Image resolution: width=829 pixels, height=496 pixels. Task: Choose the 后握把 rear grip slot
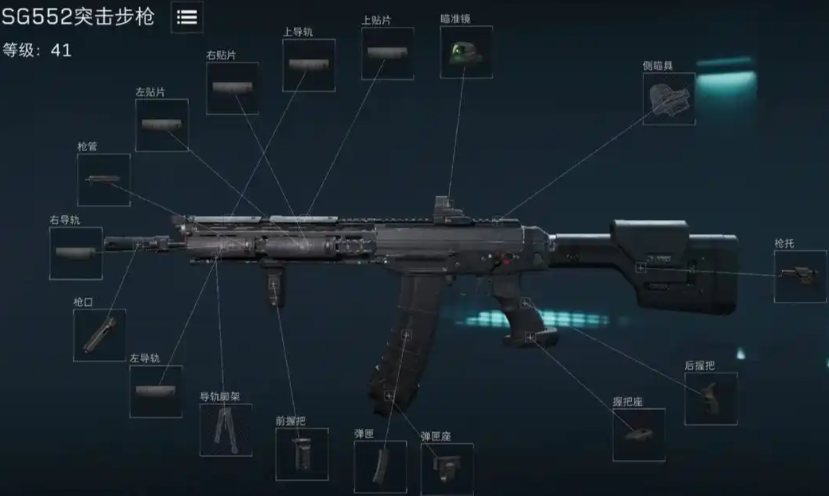711,398
